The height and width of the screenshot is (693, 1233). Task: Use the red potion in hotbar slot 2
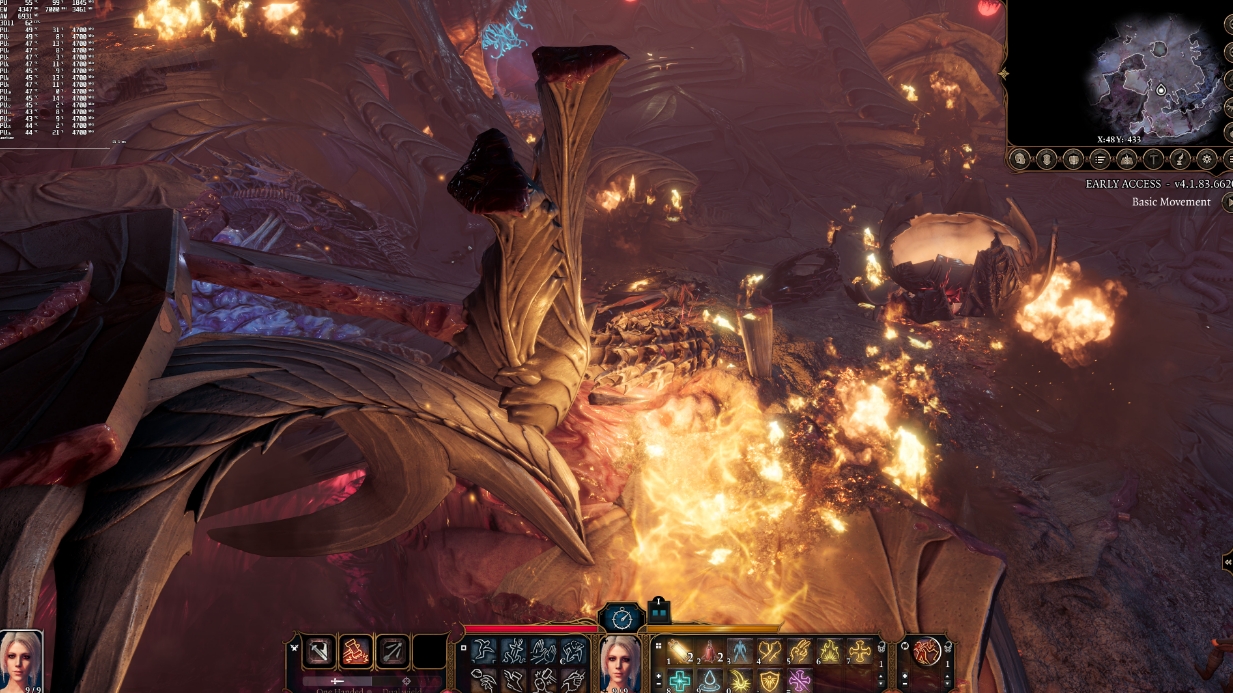(x=710, y=652)
